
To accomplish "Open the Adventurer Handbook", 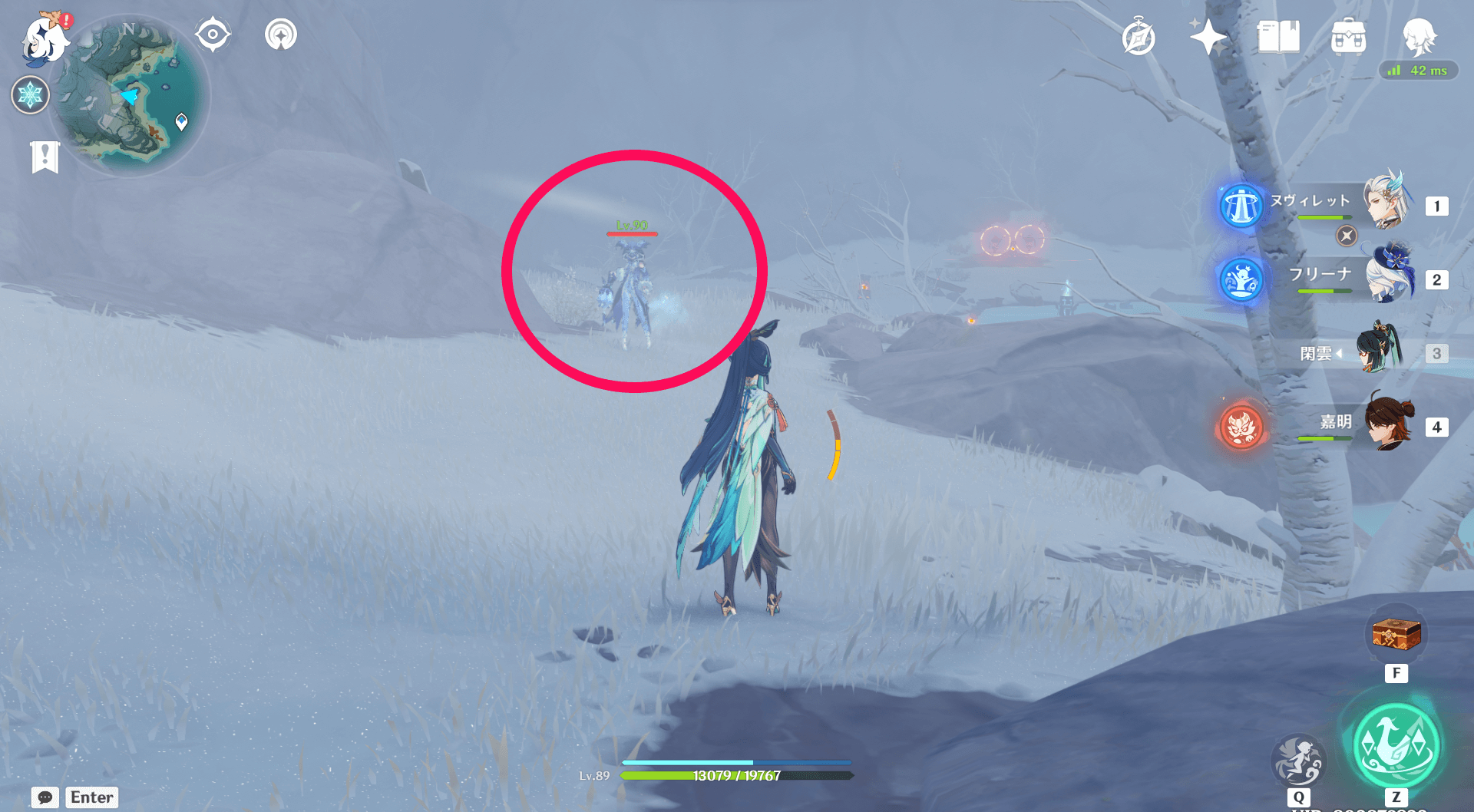I will coord(1280,35).
